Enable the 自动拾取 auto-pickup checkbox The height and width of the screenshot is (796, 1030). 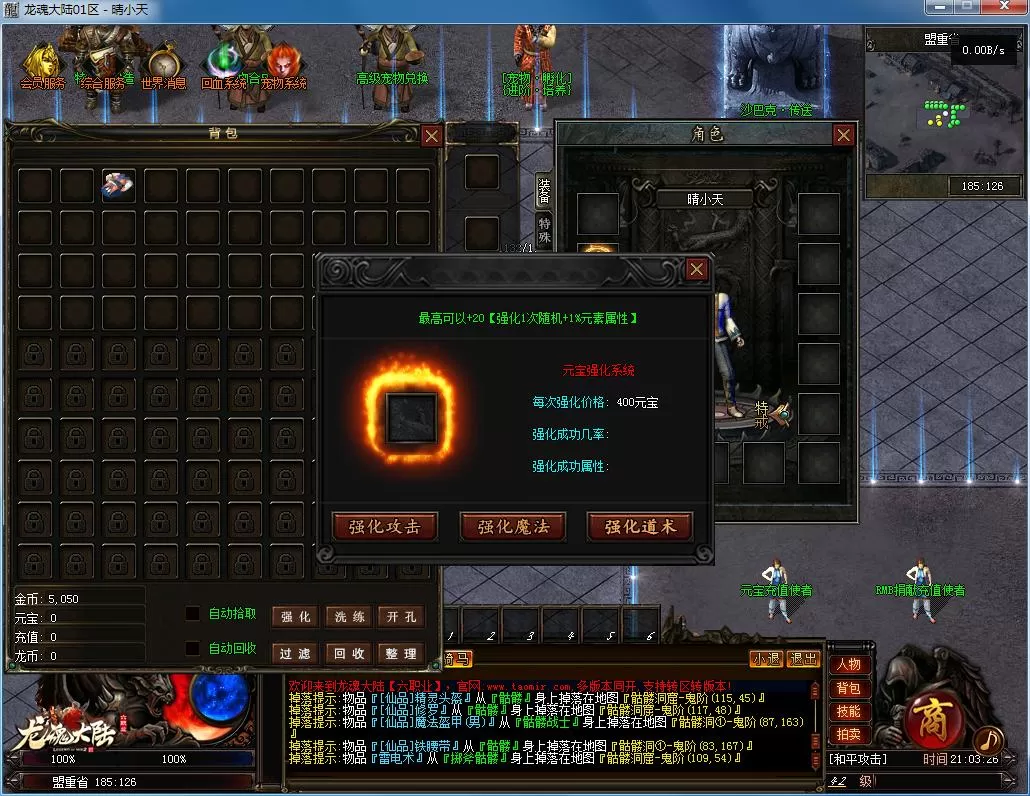click(193, 614)
